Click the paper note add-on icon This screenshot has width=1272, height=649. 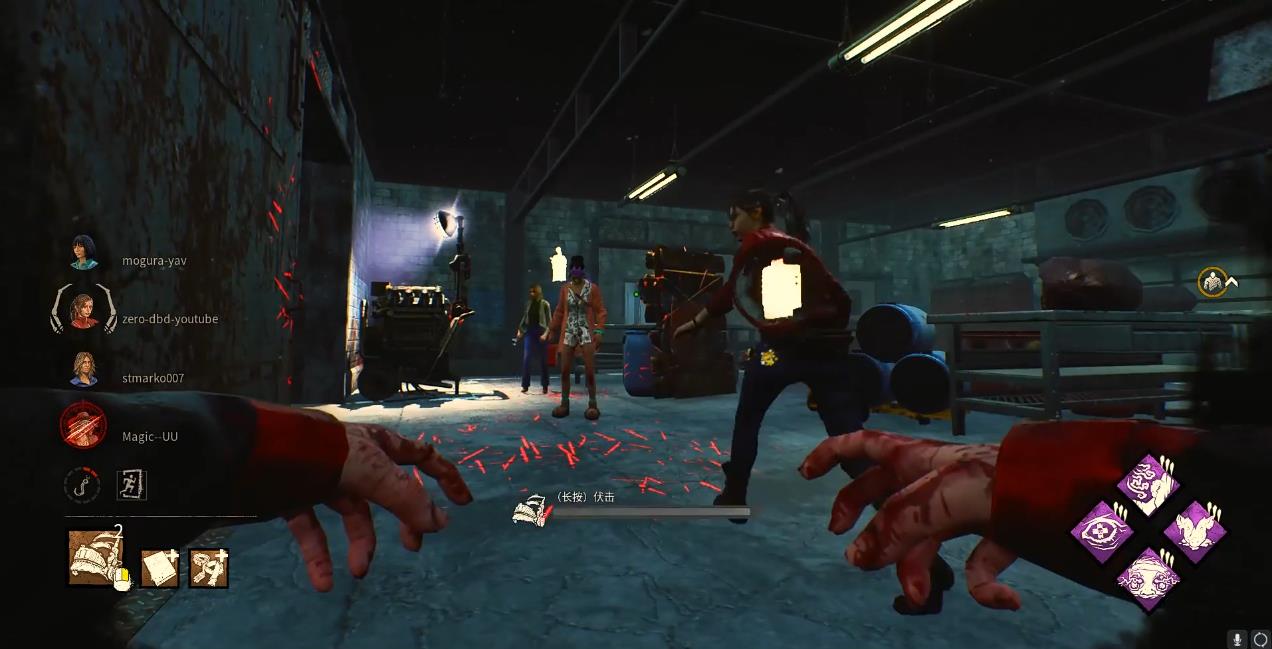coord(160,568)
